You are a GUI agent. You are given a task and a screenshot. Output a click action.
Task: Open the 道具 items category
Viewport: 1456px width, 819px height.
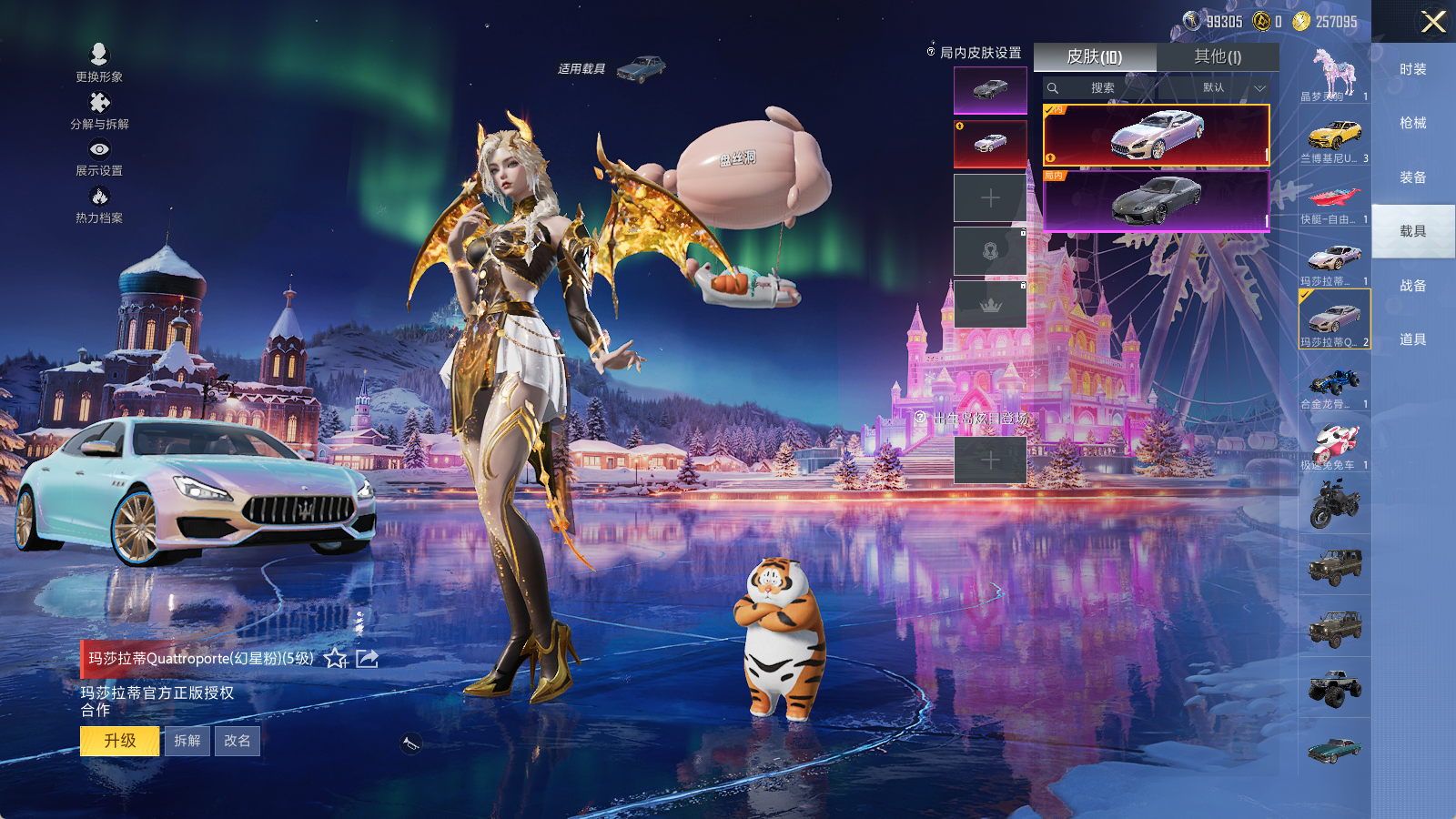(x=1412, y=339)
